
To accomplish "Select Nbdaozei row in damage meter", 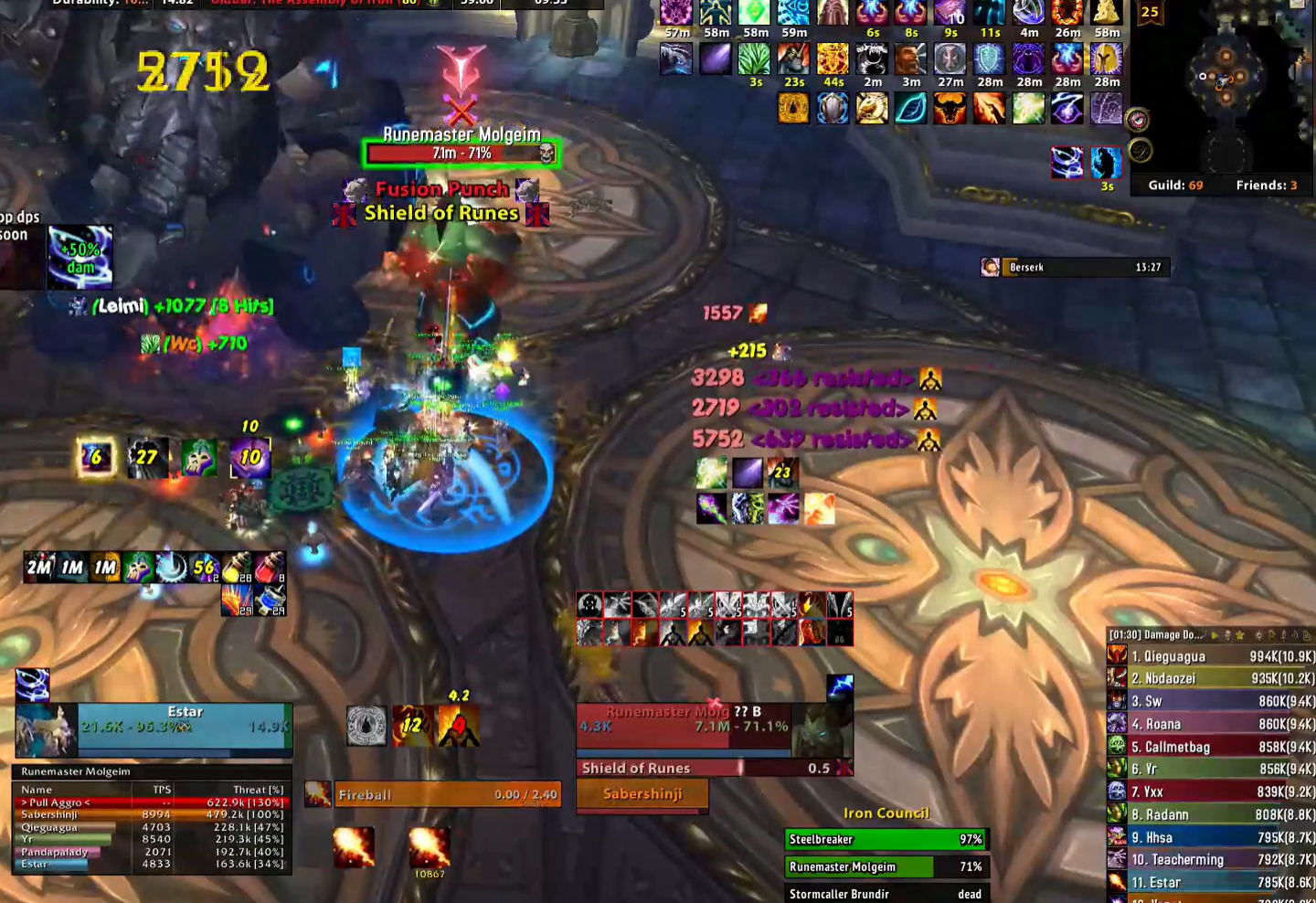I will tap(1210, 678).
